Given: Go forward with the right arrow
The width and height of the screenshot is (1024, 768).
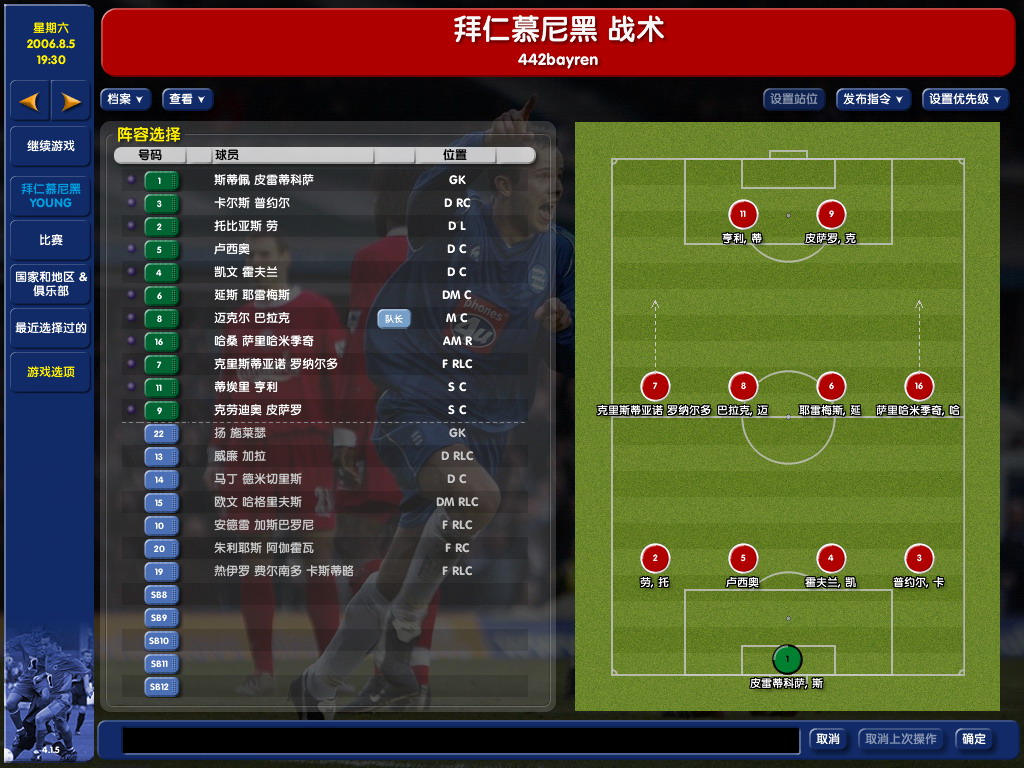Looking at the screenshot, I should tap(70, 101).
